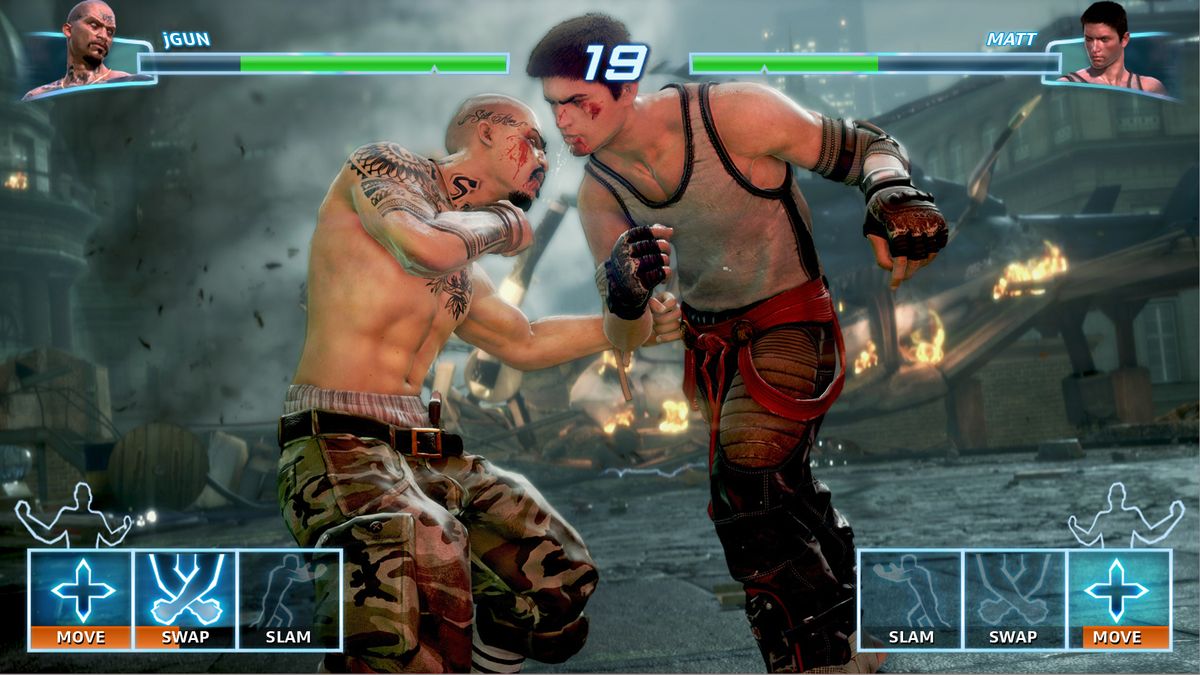
Task: Select the dimmed SLAM action on jGUN's panel
Action: click(289, 600)
